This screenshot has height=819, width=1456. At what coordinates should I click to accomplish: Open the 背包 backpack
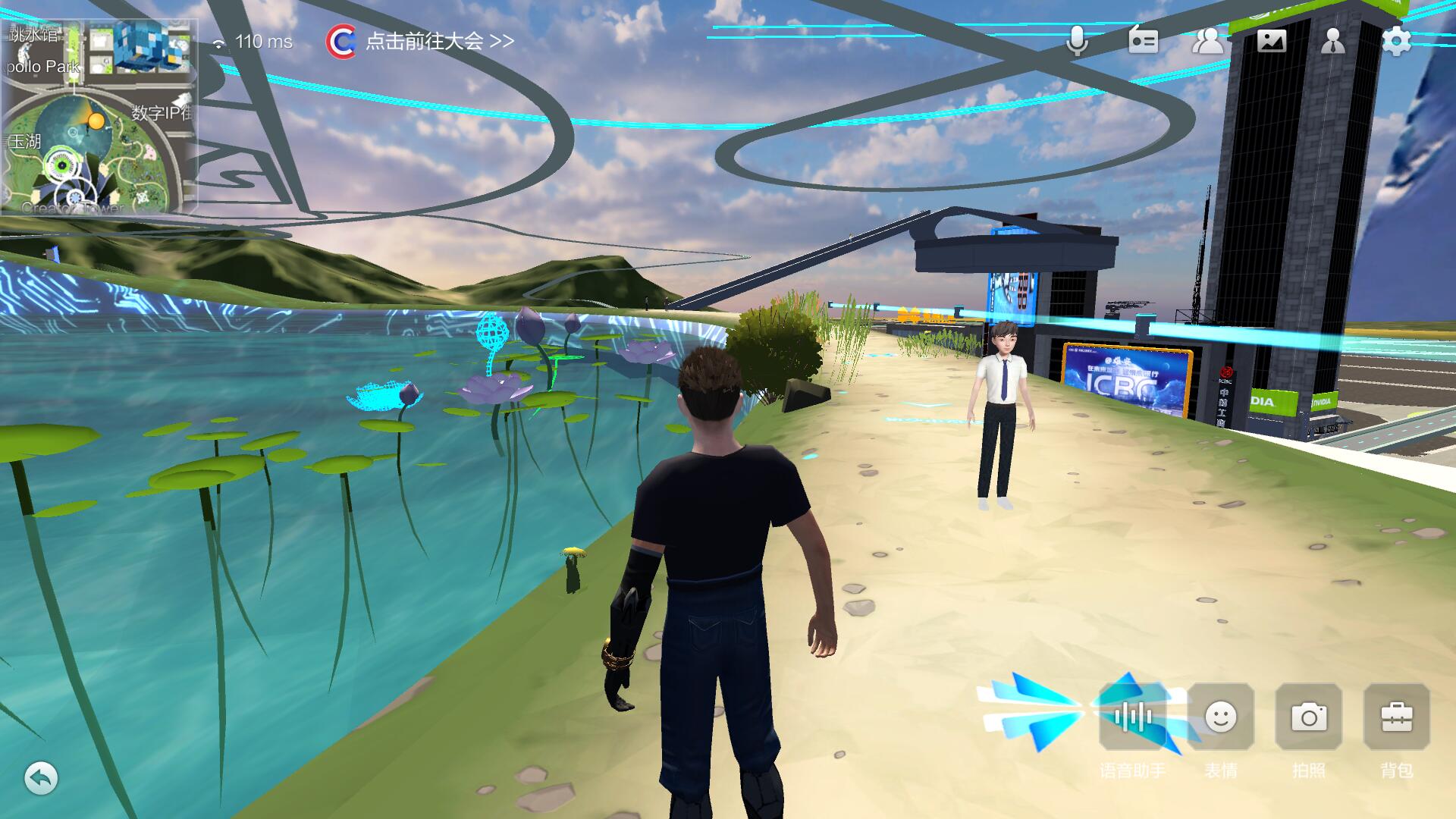click(1397, 717)
